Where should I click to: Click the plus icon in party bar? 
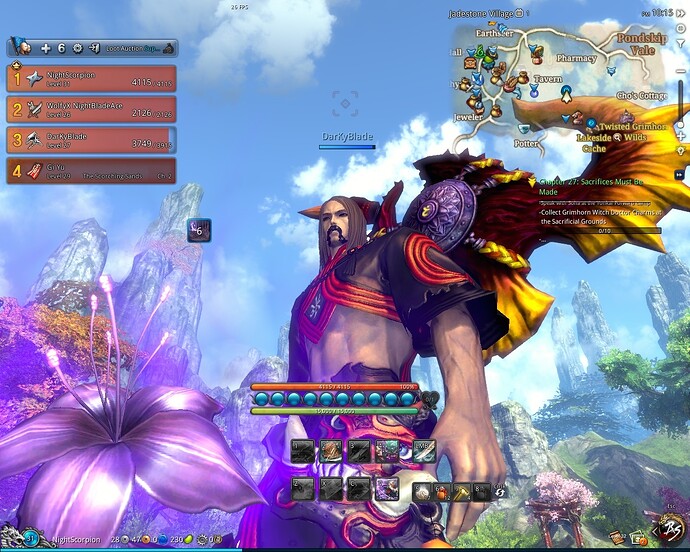point(45,47)
